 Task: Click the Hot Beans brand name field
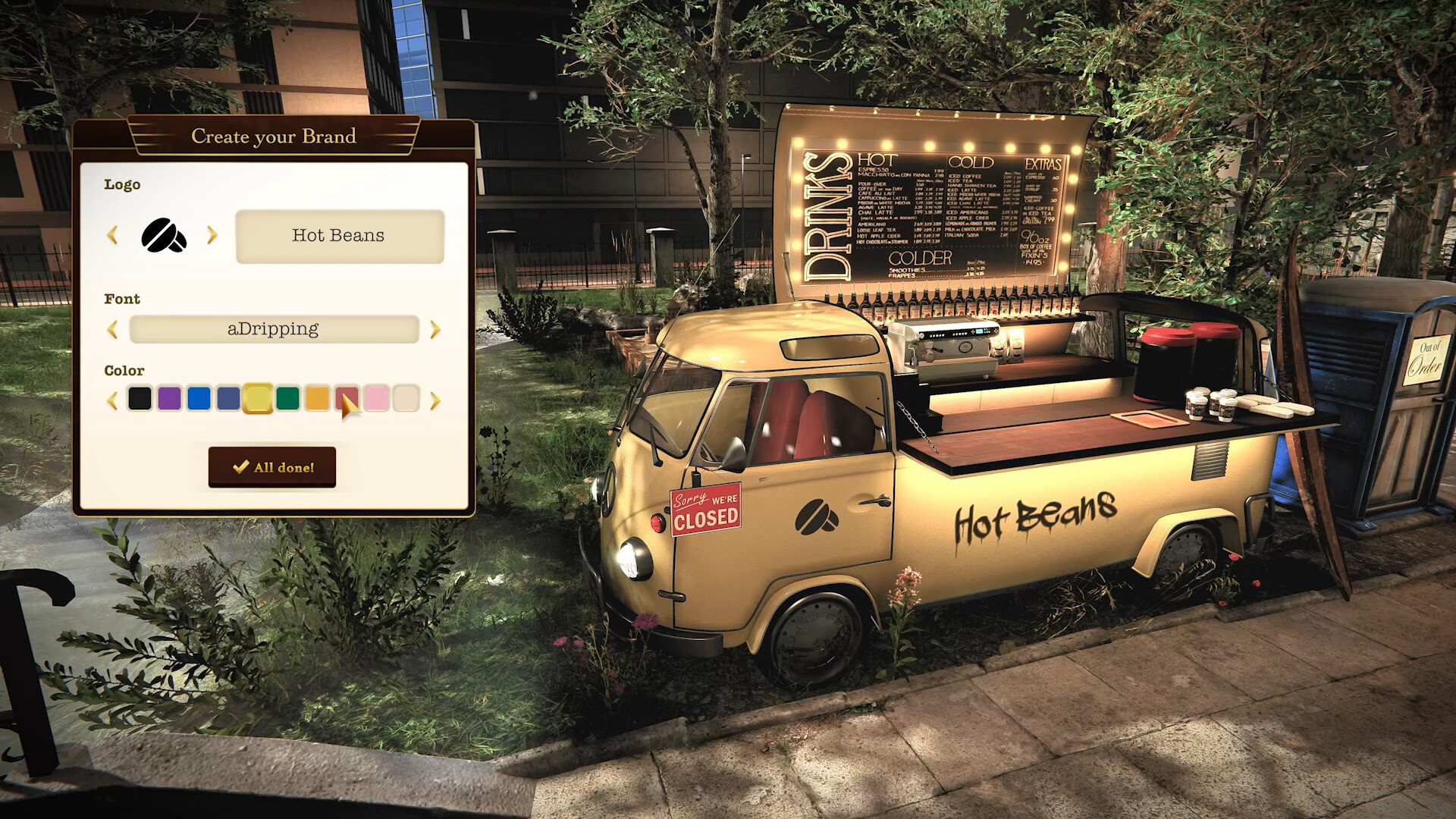339,236
